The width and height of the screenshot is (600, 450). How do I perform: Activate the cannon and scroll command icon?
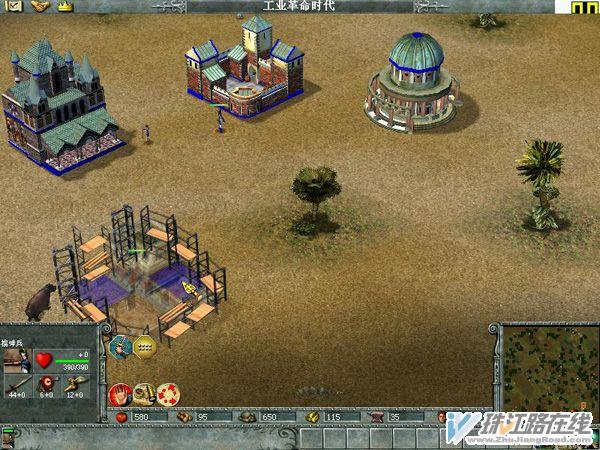(144, 393)
